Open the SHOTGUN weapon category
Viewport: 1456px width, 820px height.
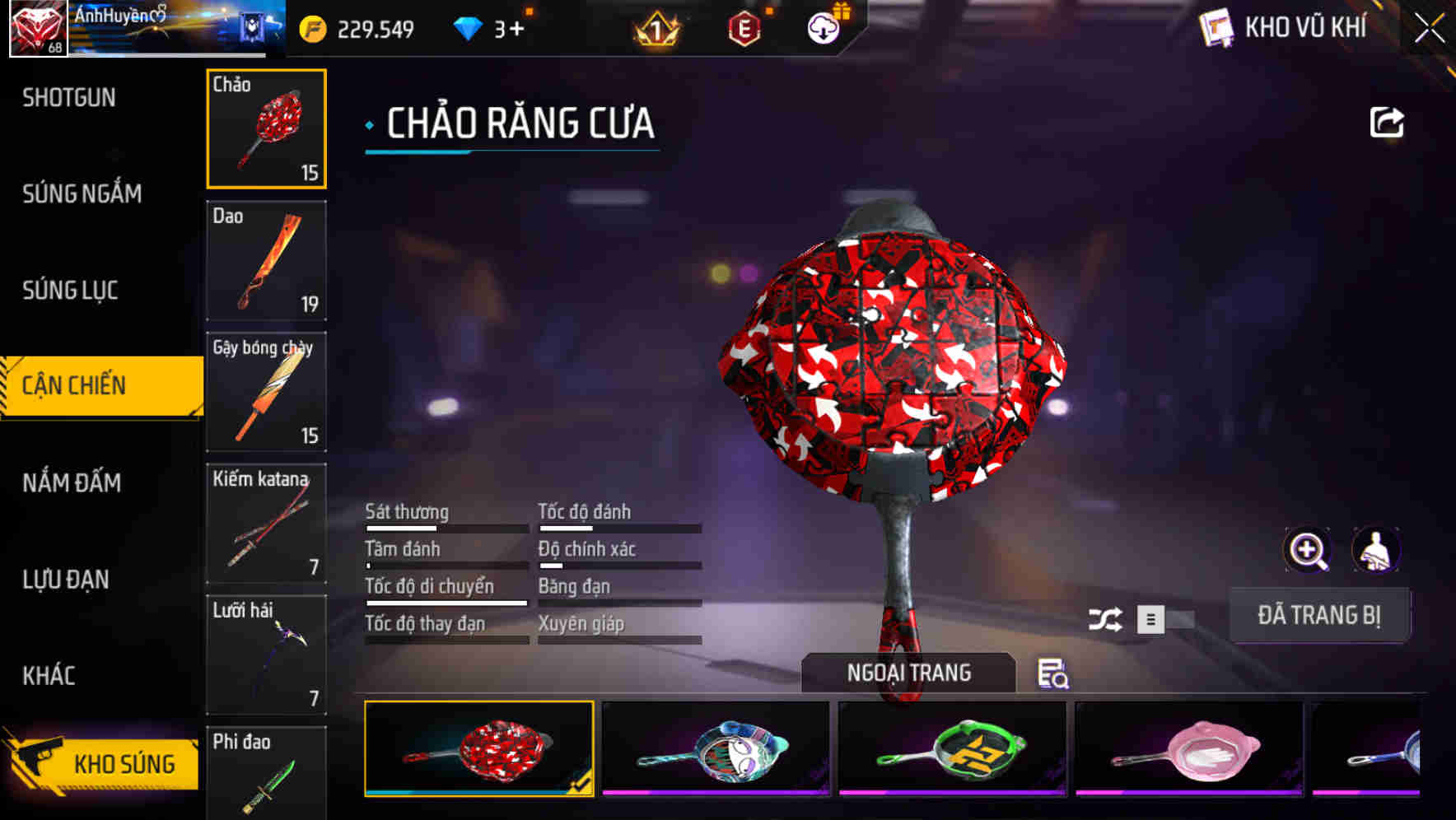coord(69,97)
